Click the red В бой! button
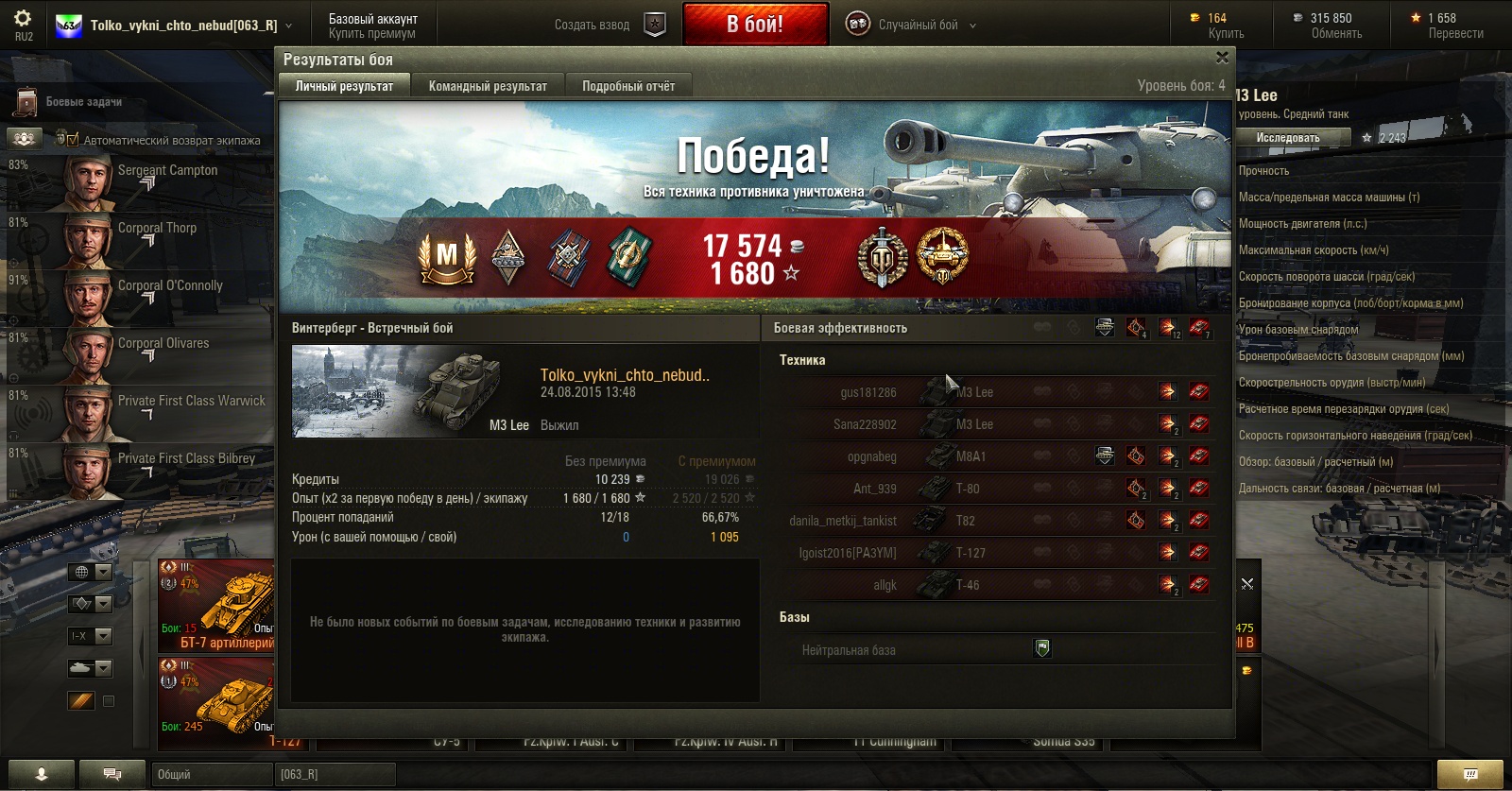 pyautogui.click(x=754, y=25)
